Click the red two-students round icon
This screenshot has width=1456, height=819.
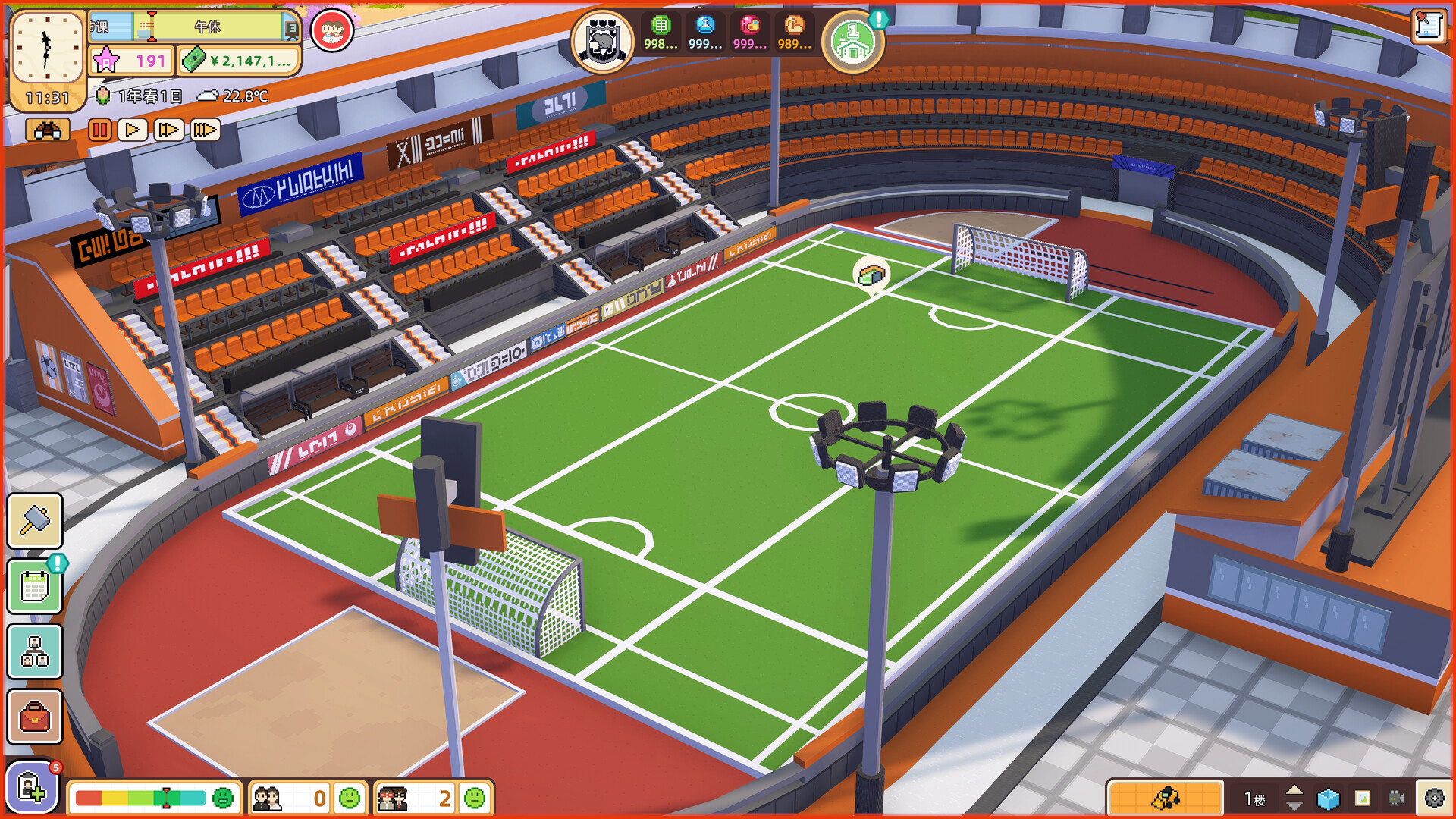coord(332,31)
